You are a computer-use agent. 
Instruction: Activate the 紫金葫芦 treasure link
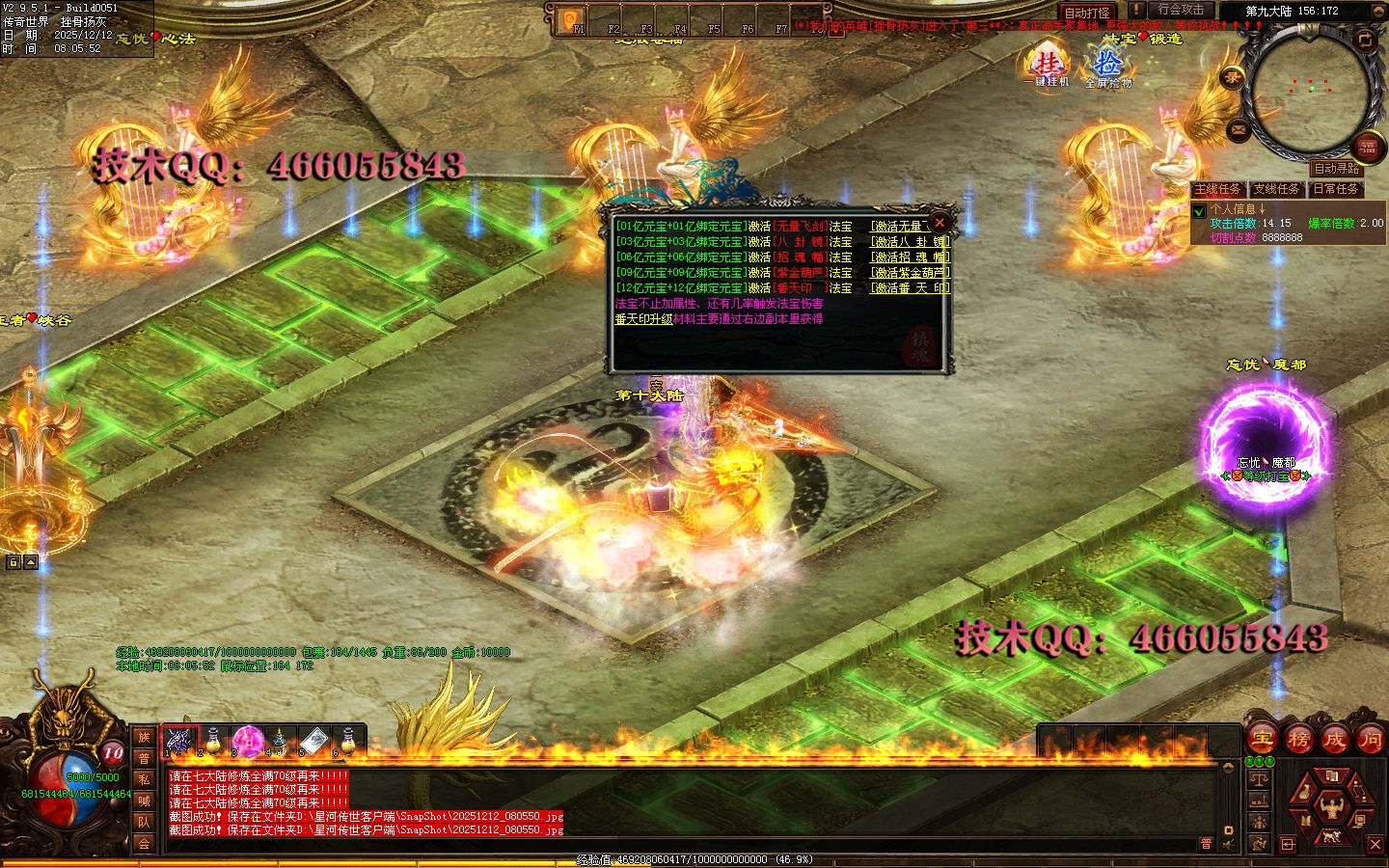(x=910, y=273)
